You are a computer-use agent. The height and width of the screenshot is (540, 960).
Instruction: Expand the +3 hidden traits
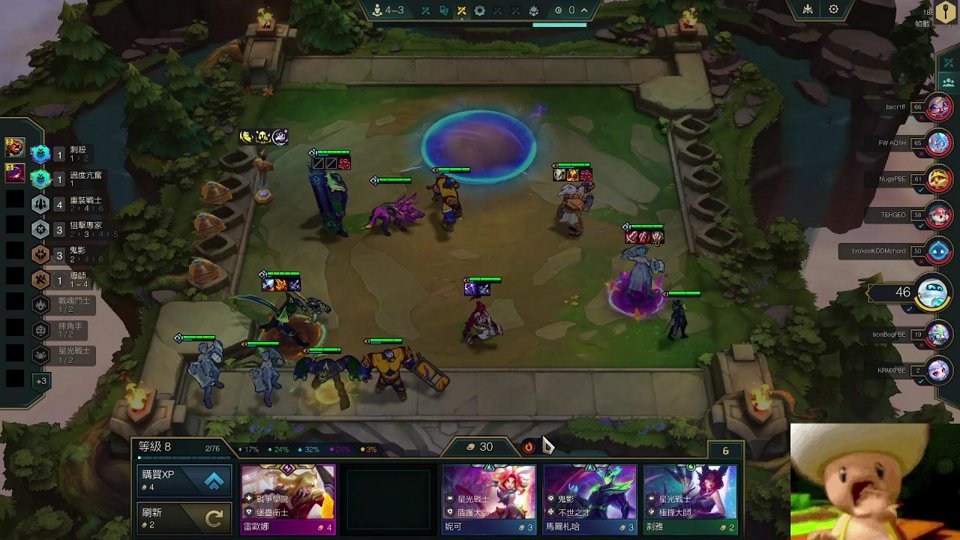[x=41, y=381]
